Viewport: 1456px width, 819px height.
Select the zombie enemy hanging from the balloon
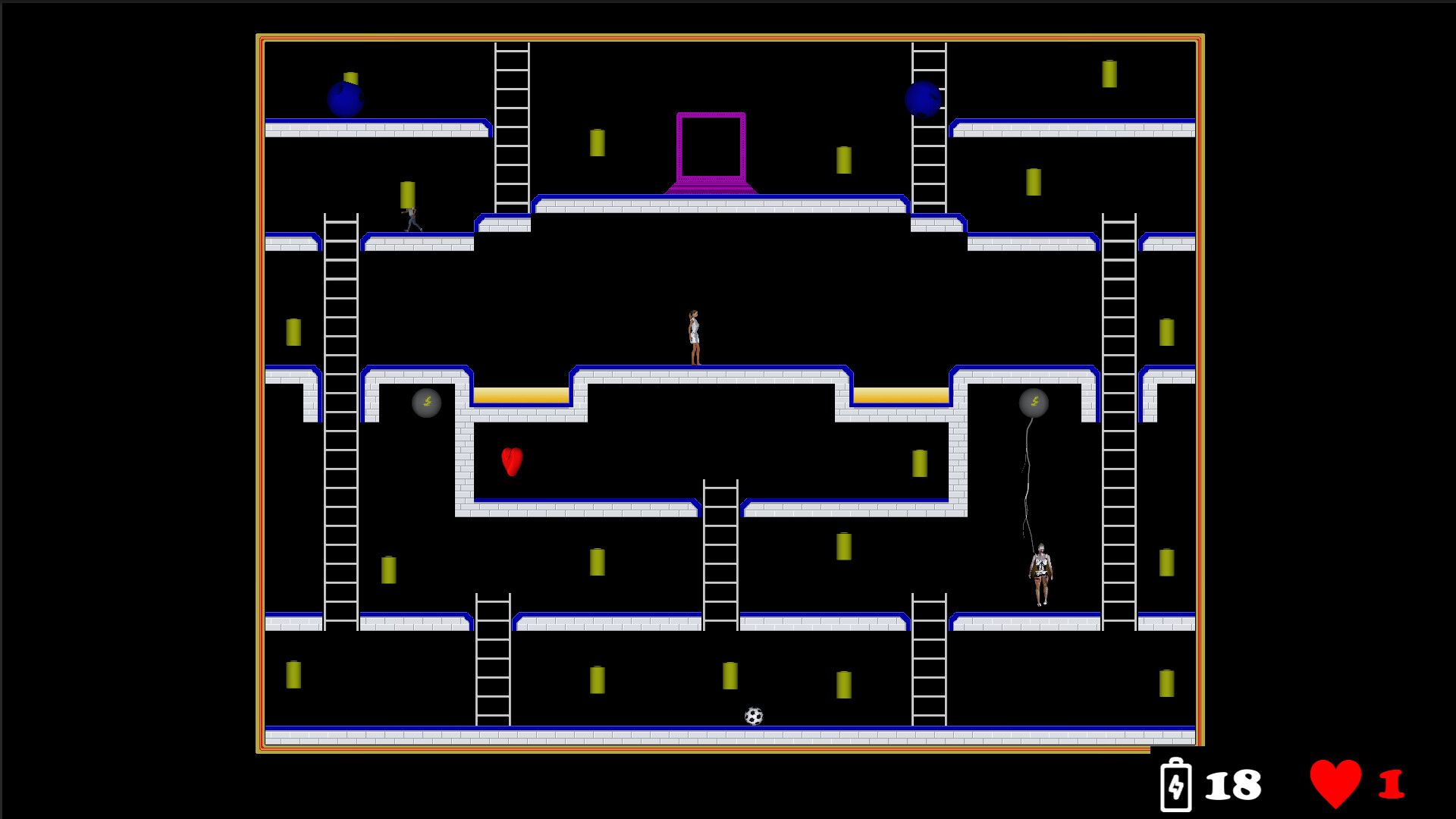[x=1040, y=573]
